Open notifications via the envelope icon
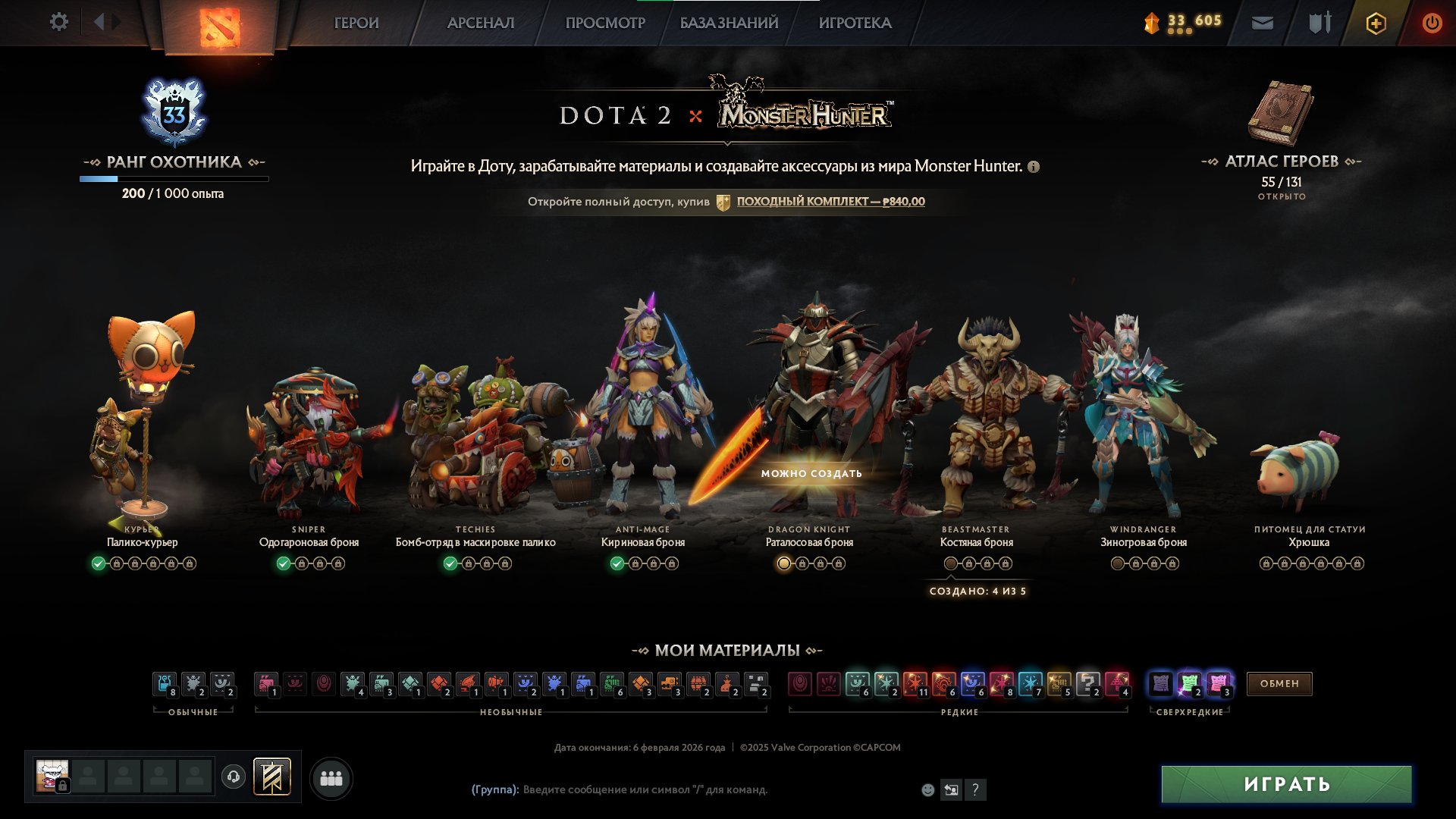 [1261, 22]
